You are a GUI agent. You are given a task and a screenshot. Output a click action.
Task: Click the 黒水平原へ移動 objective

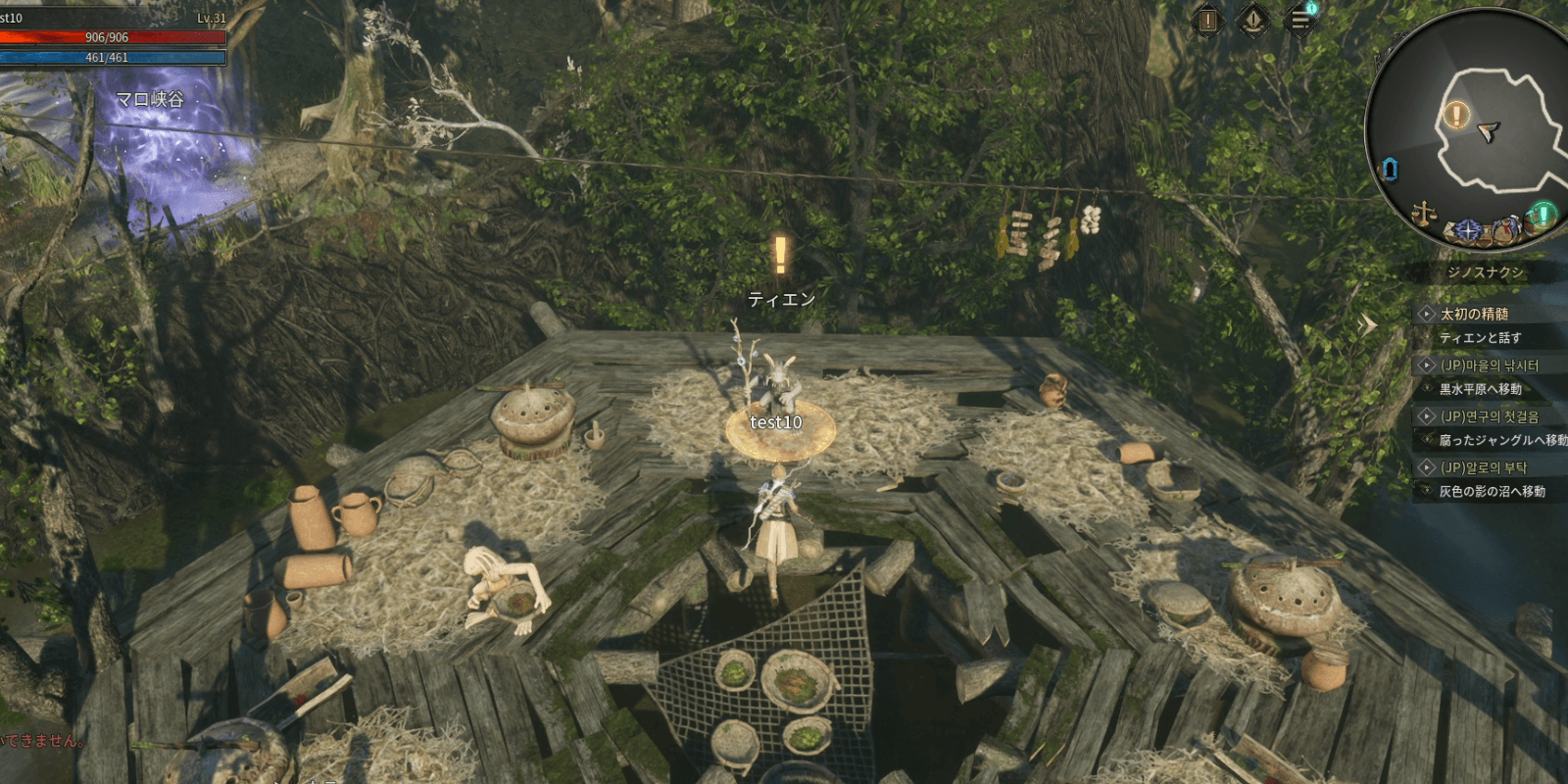(x=1480, y=389)
